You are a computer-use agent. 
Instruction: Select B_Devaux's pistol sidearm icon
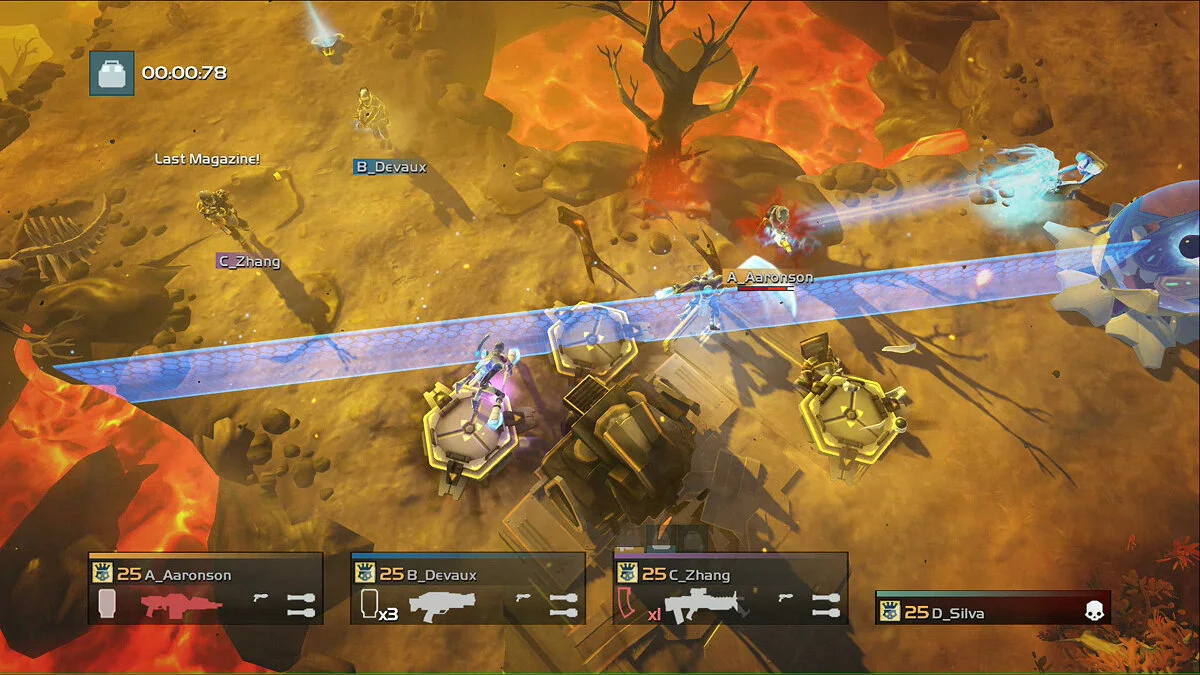point(523,598)
